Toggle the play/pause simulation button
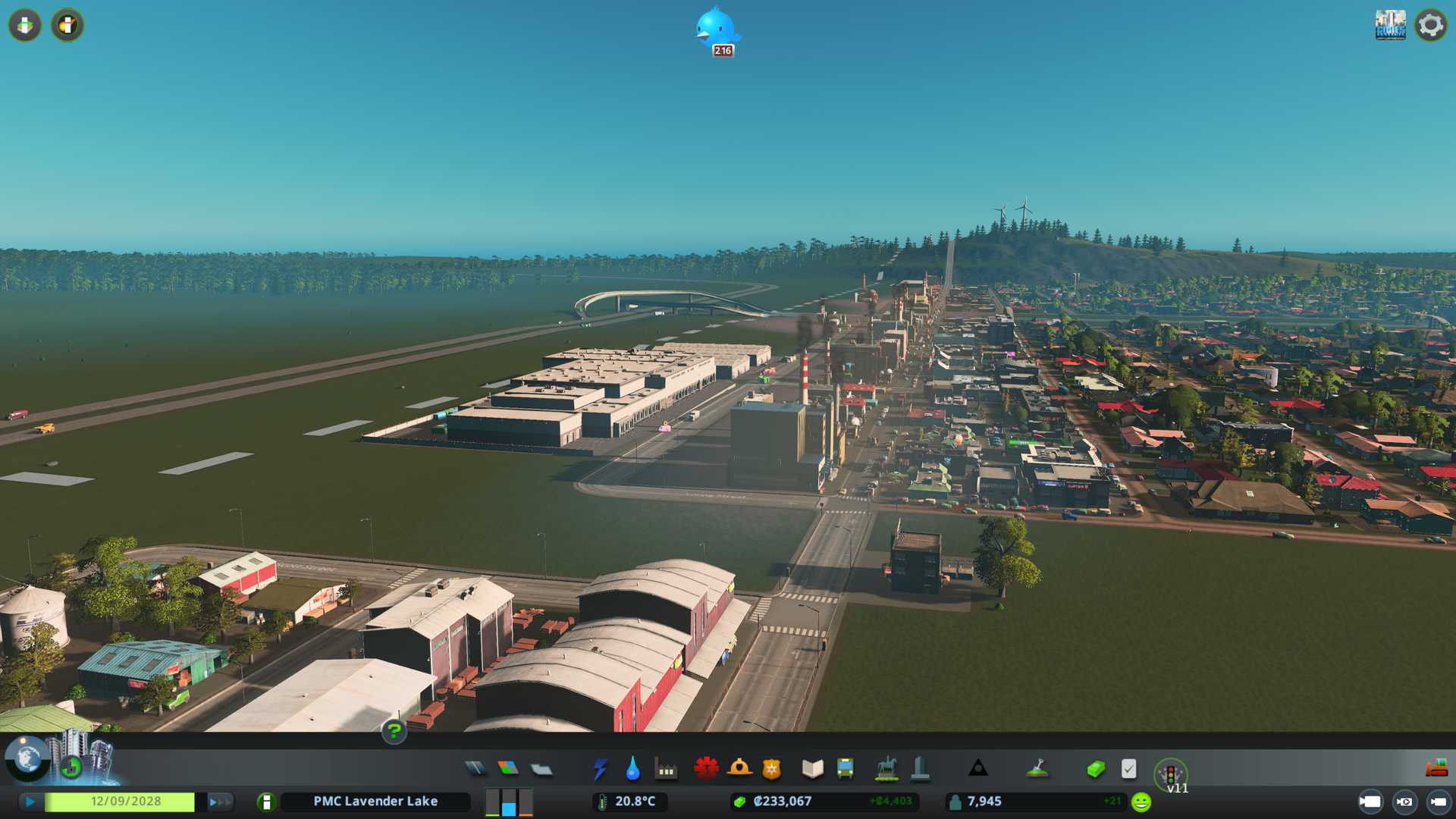The width and height of the screenshot is (1456, 819). point(30,802)
